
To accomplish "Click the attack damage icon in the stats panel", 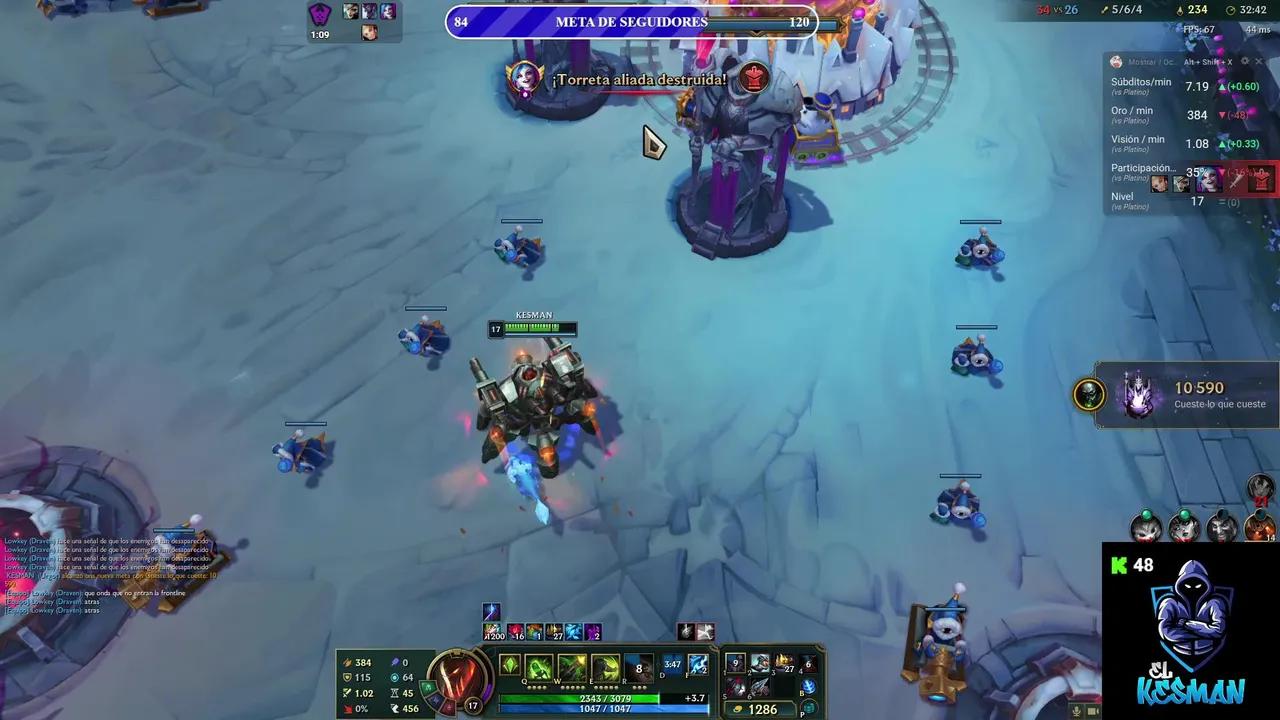I will click(347, 663).
